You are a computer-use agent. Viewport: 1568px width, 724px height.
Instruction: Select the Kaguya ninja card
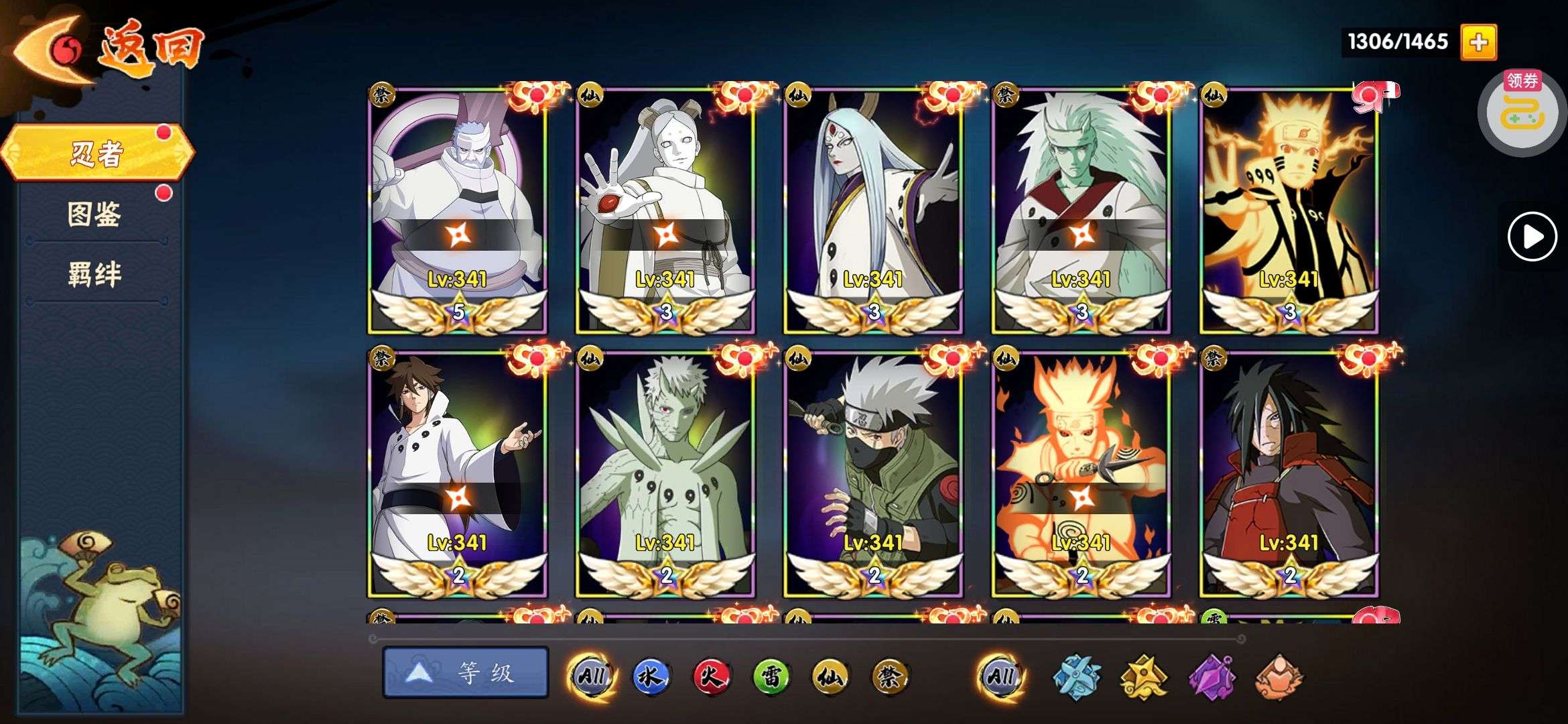click(873, 209)
